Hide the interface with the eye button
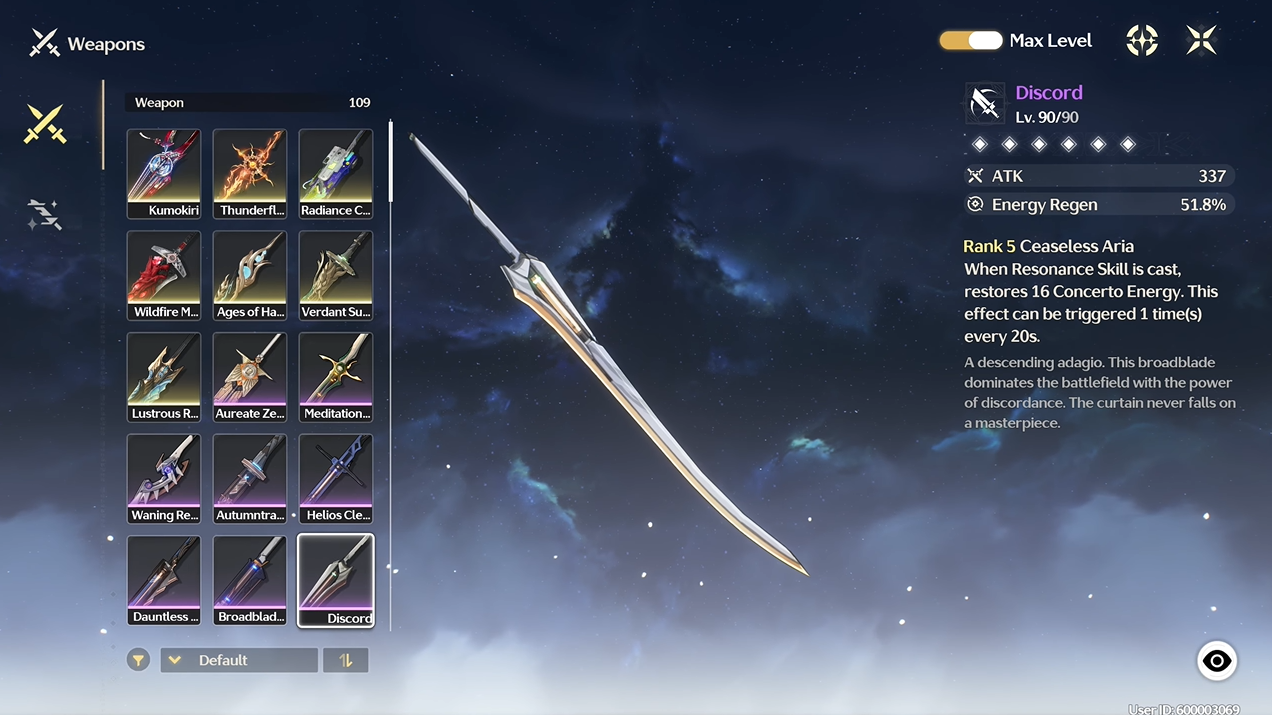This screenshot has height=715, width=1272. coord(1217,661)
